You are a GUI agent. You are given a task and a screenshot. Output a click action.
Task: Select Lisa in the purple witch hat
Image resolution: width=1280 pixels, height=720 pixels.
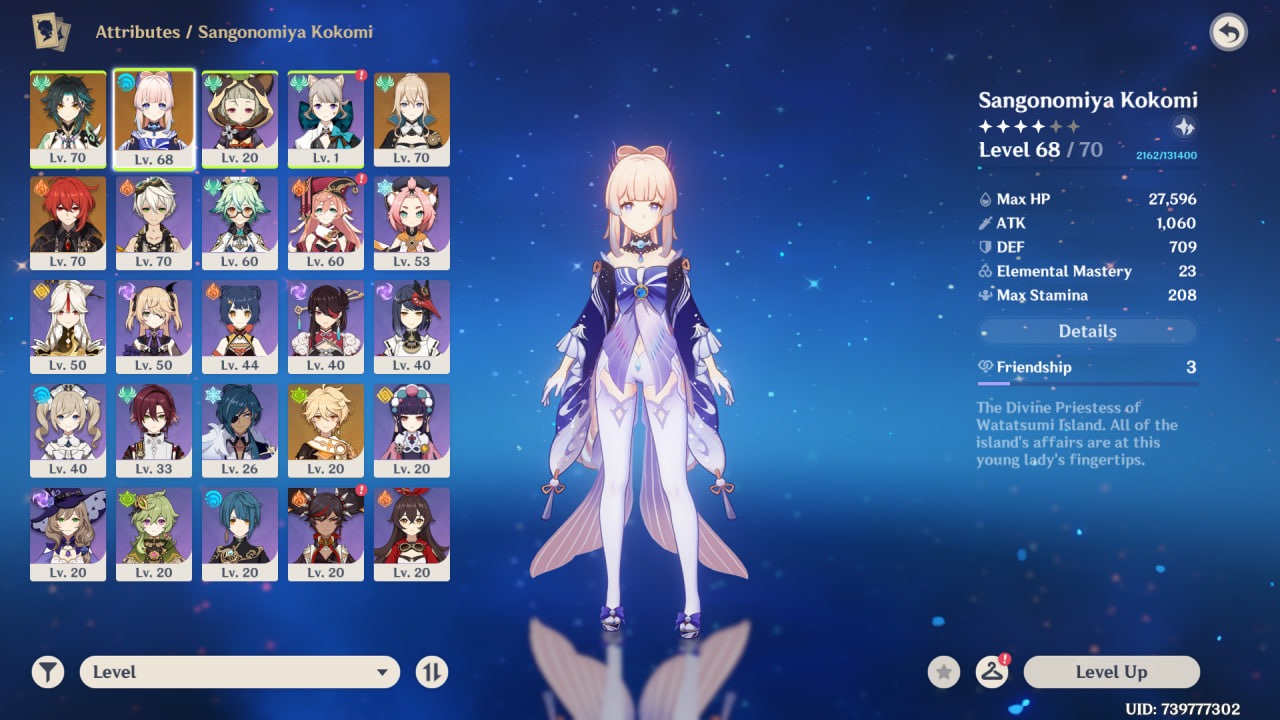[68, 534]
